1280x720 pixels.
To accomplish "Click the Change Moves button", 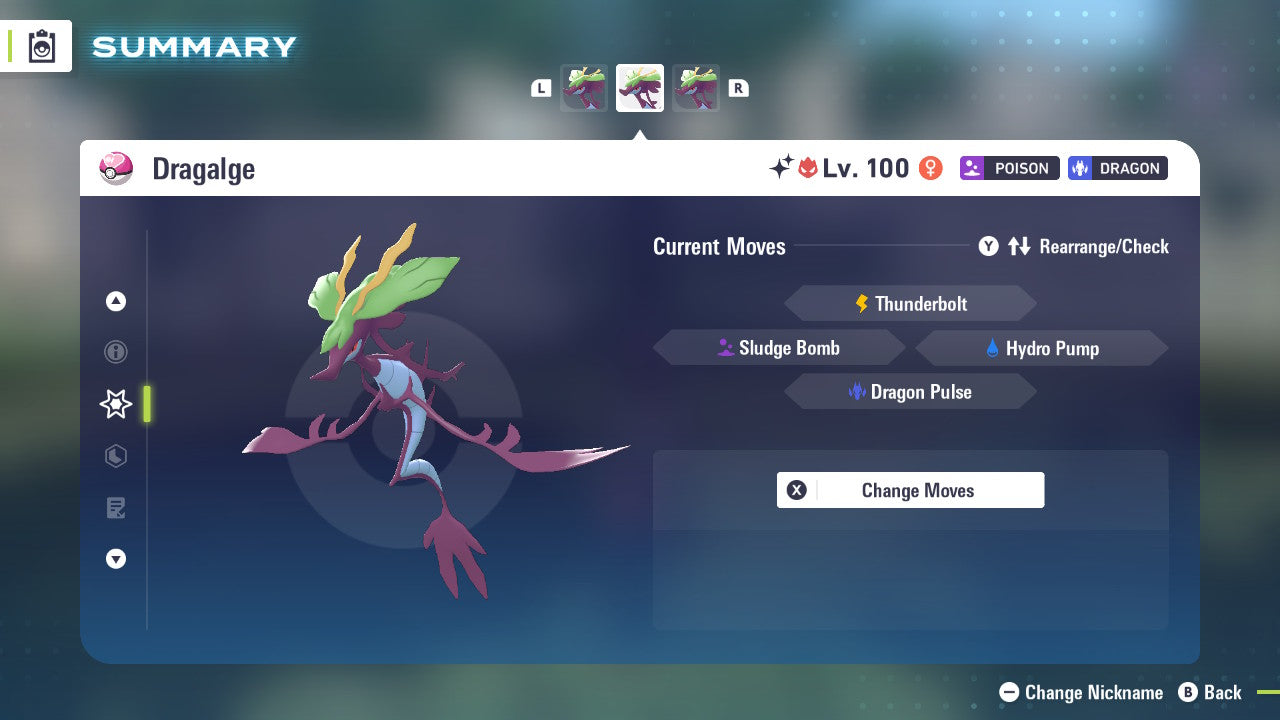I will point(910,490).
